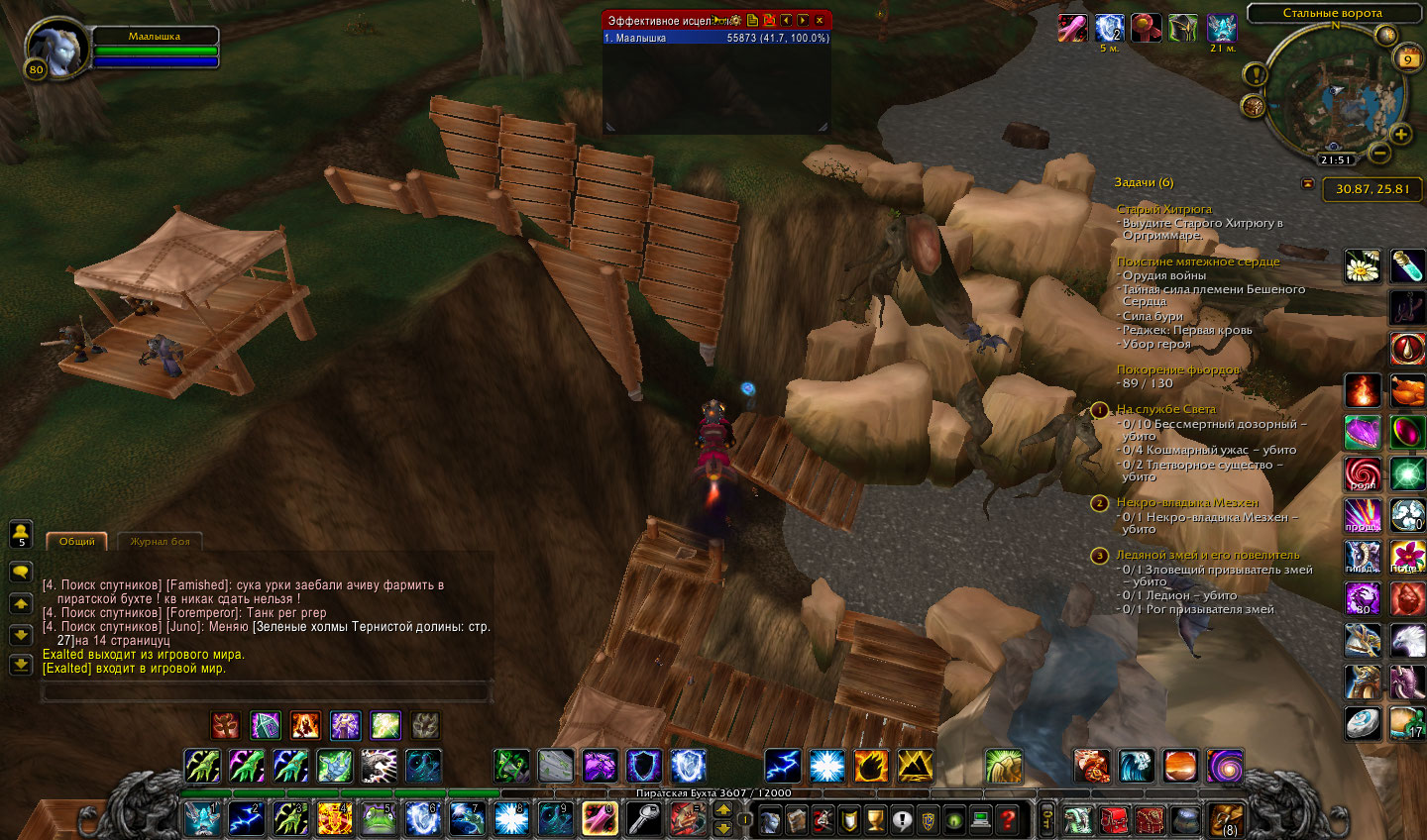
Task: Select the Некро-владыка Мезхен quest title
Action: (1187, 502)
